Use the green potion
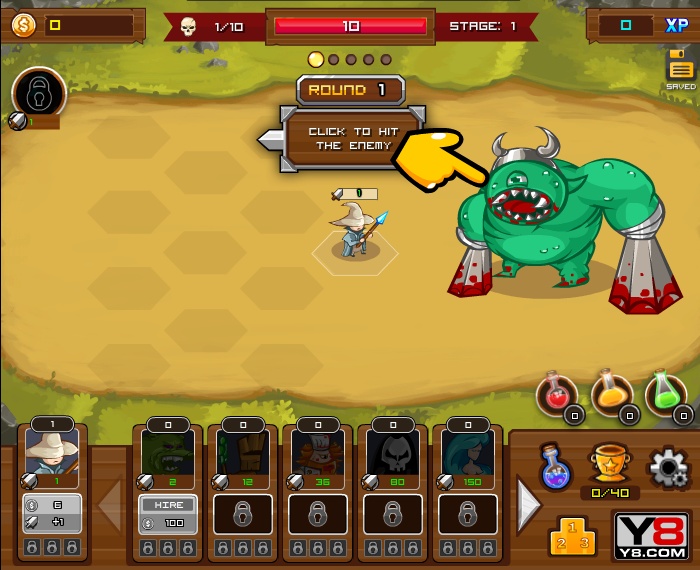The height and width of the screenshot is (570, 700). (664, 393)
